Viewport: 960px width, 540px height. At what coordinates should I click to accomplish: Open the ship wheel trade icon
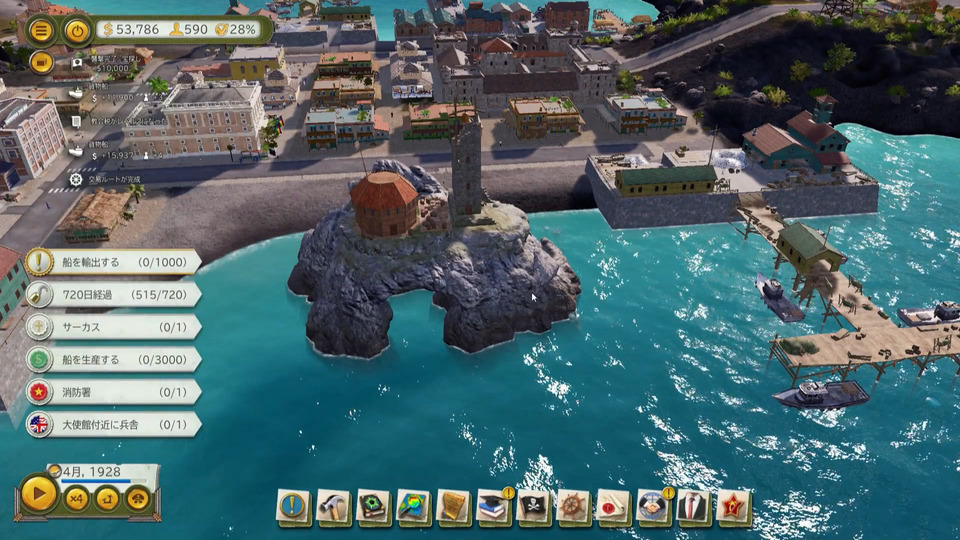tap(574, 506)
